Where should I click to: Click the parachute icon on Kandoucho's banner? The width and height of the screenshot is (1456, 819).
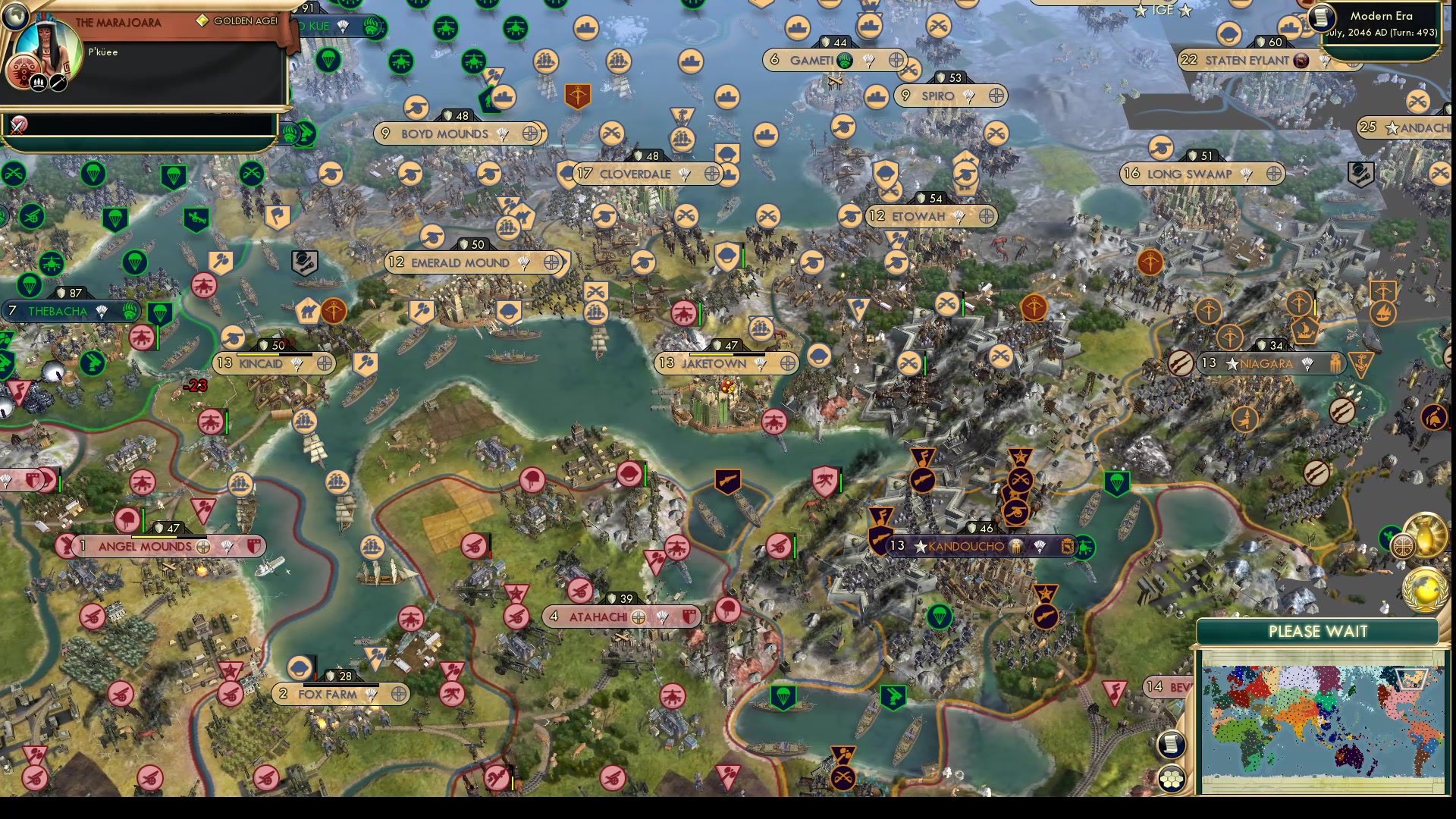point(1040,547)
